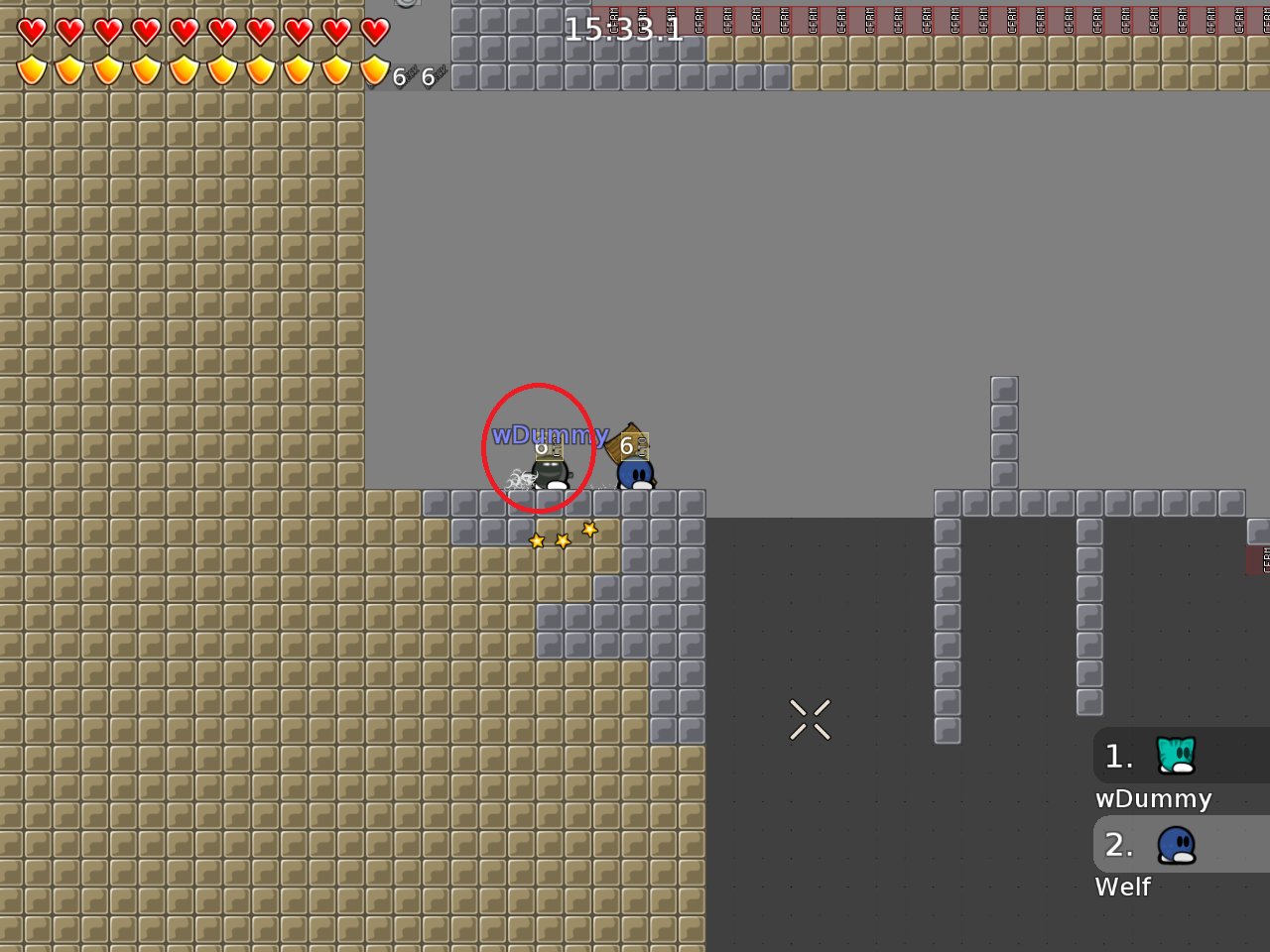Click the wDummy nameplate above the tee
The image size is (1270, 952).
click(551, 434)
